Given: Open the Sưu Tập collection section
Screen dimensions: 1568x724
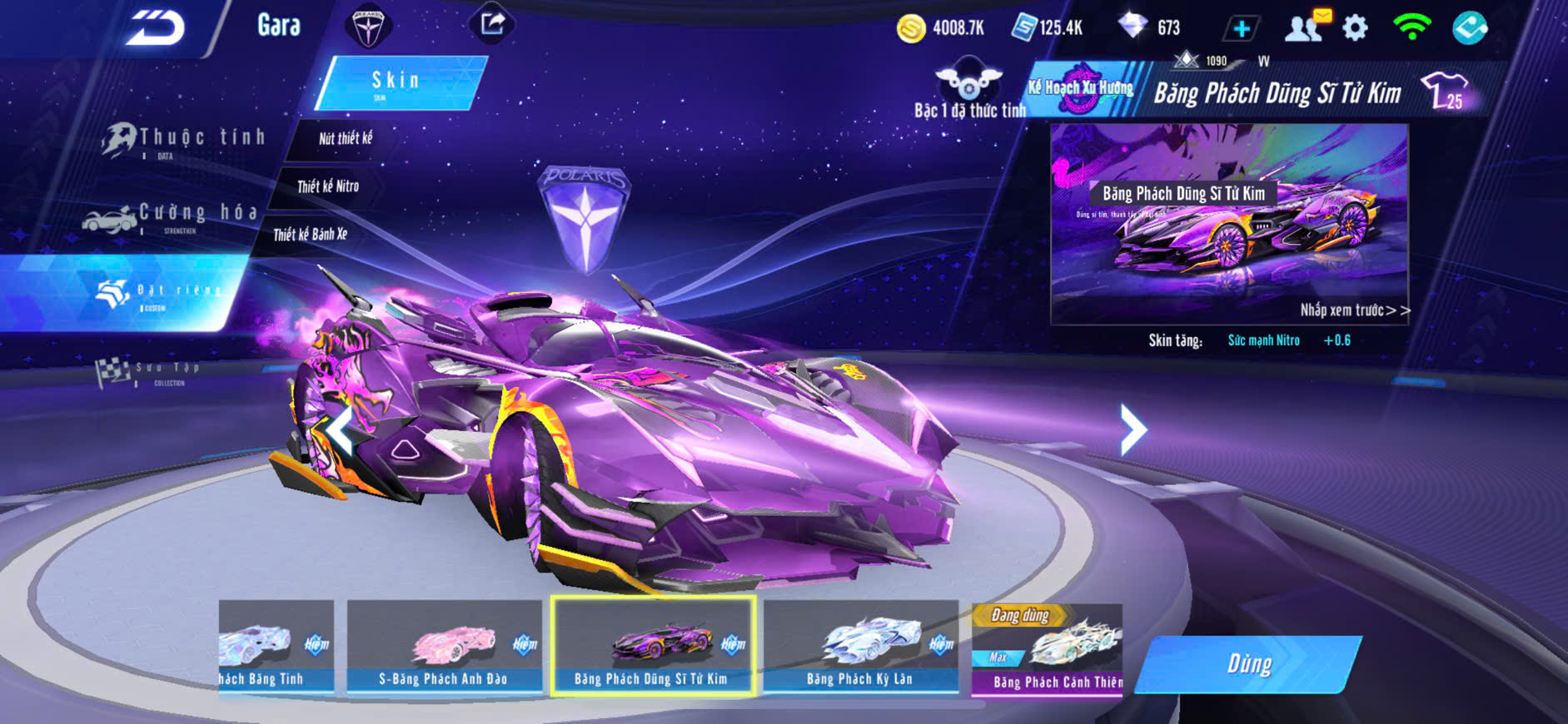Looking at the screenshot, I should pyautogui.click(x=150, y=371).
